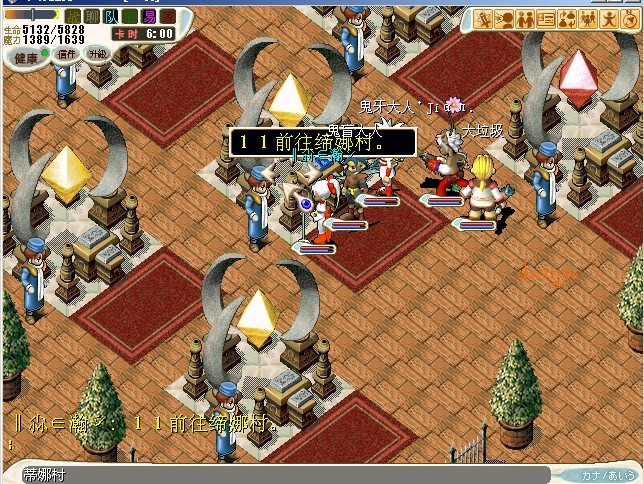
Task: Toggle the カナ/あいう input mode button
Action: tap(607, 475)
